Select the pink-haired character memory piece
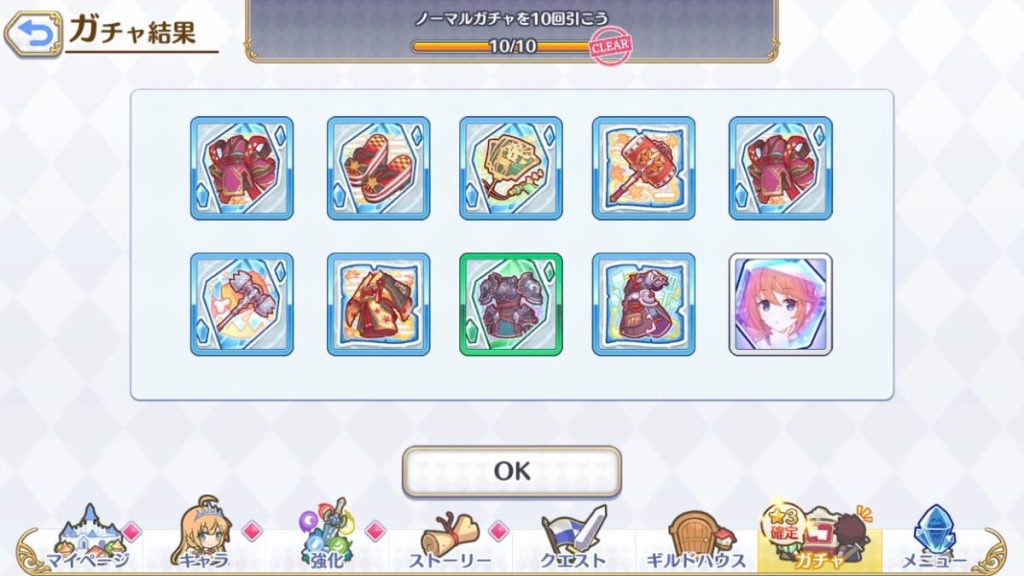This screenshot has height=576, width=1024. click(780, 304)
